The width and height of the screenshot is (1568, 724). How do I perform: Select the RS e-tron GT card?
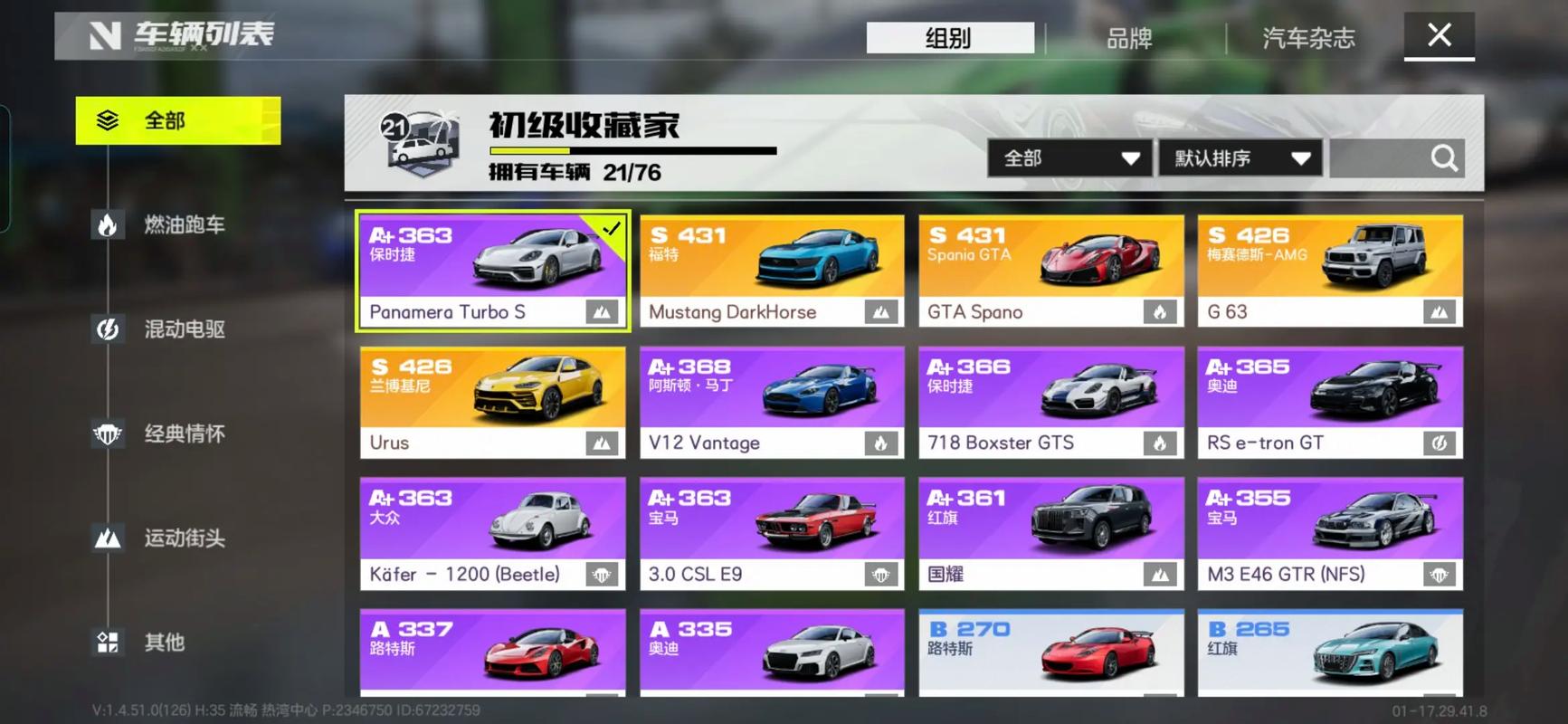click(1329, 402)
